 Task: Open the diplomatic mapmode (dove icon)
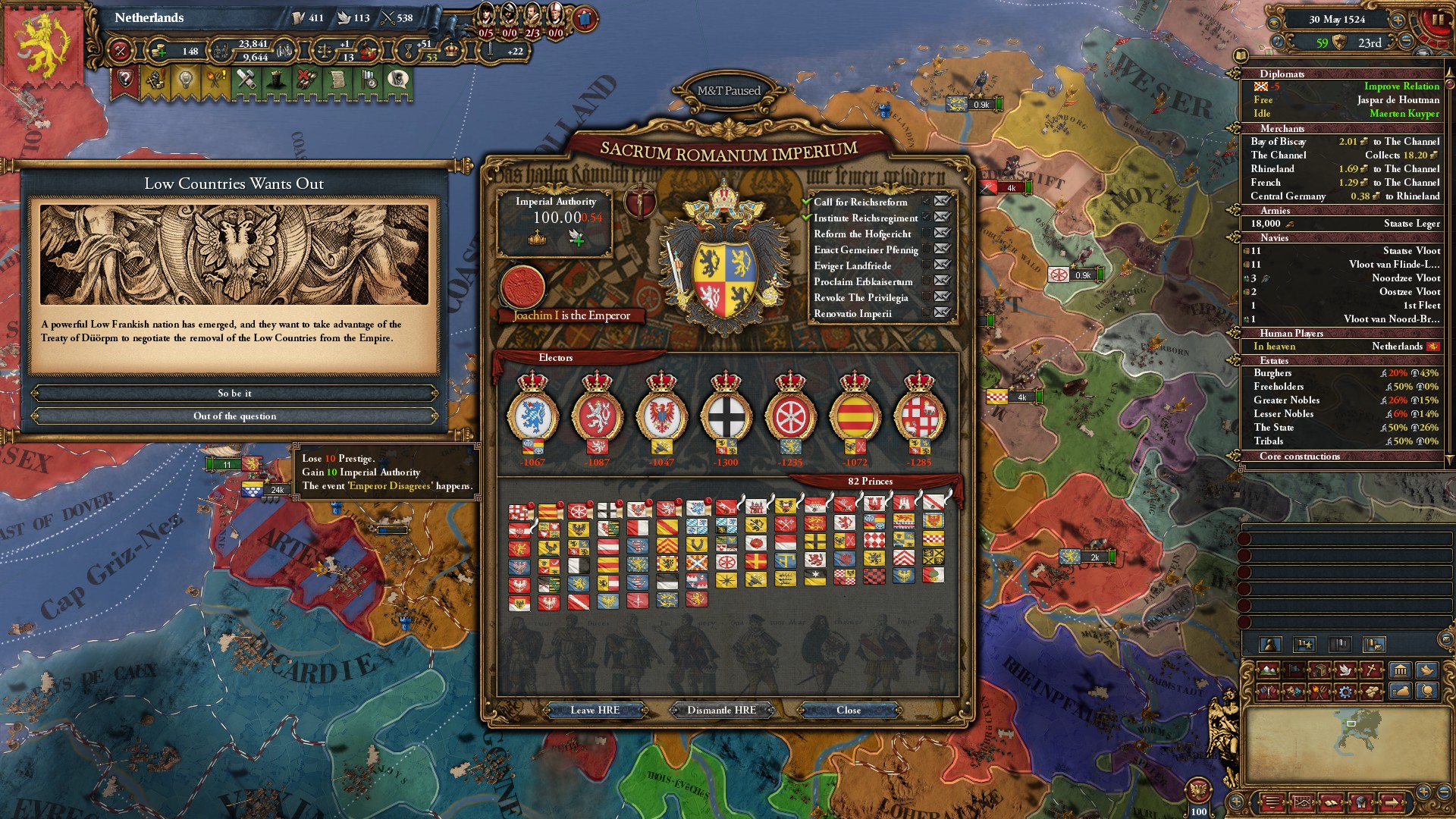click(x=1345, y=670)
